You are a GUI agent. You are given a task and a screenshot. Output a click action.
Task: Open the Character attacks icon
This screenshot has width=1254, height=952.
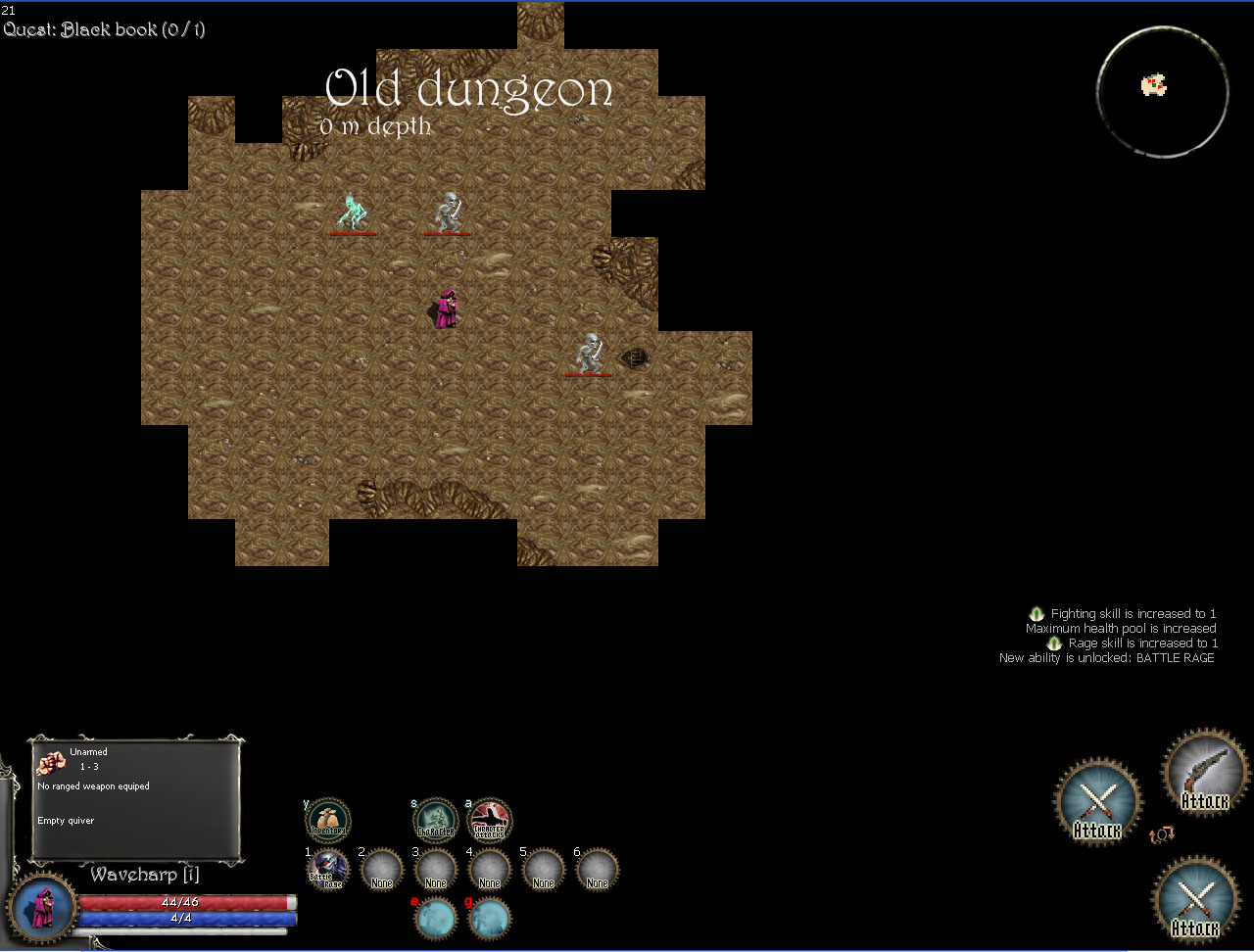click(489, 821)
